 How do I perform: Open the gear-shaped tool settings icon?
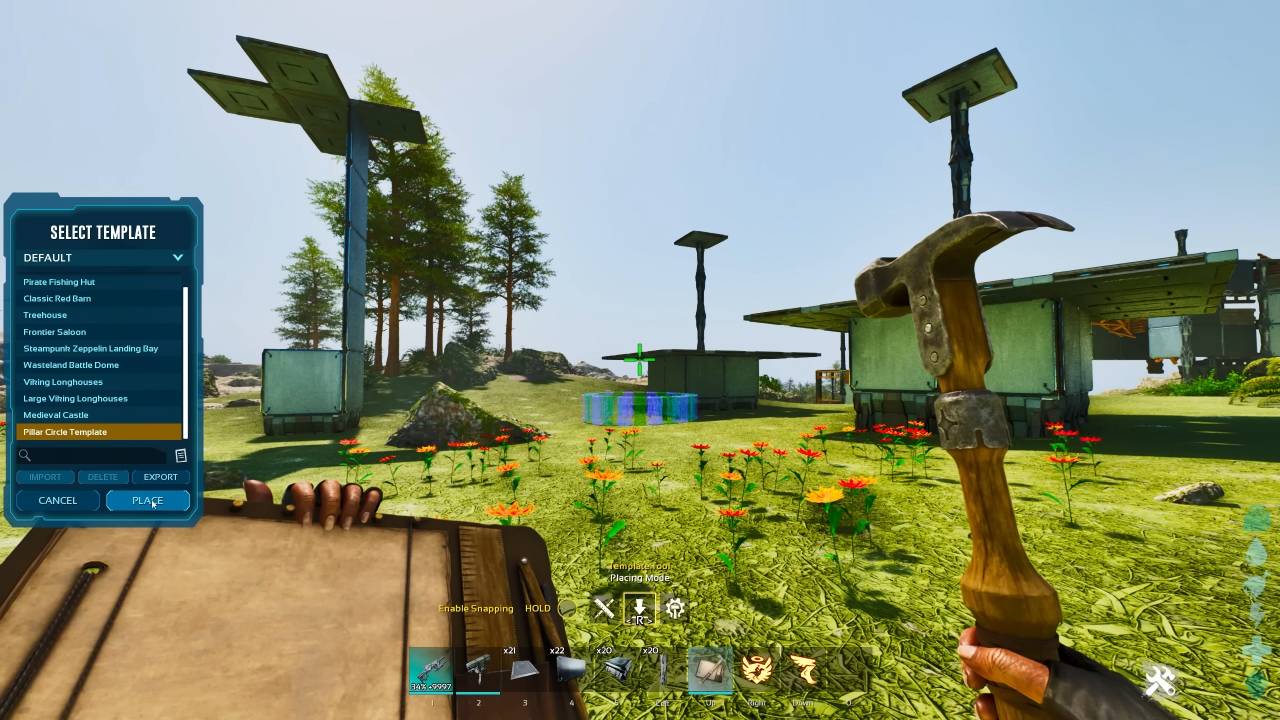pos(675,607)
